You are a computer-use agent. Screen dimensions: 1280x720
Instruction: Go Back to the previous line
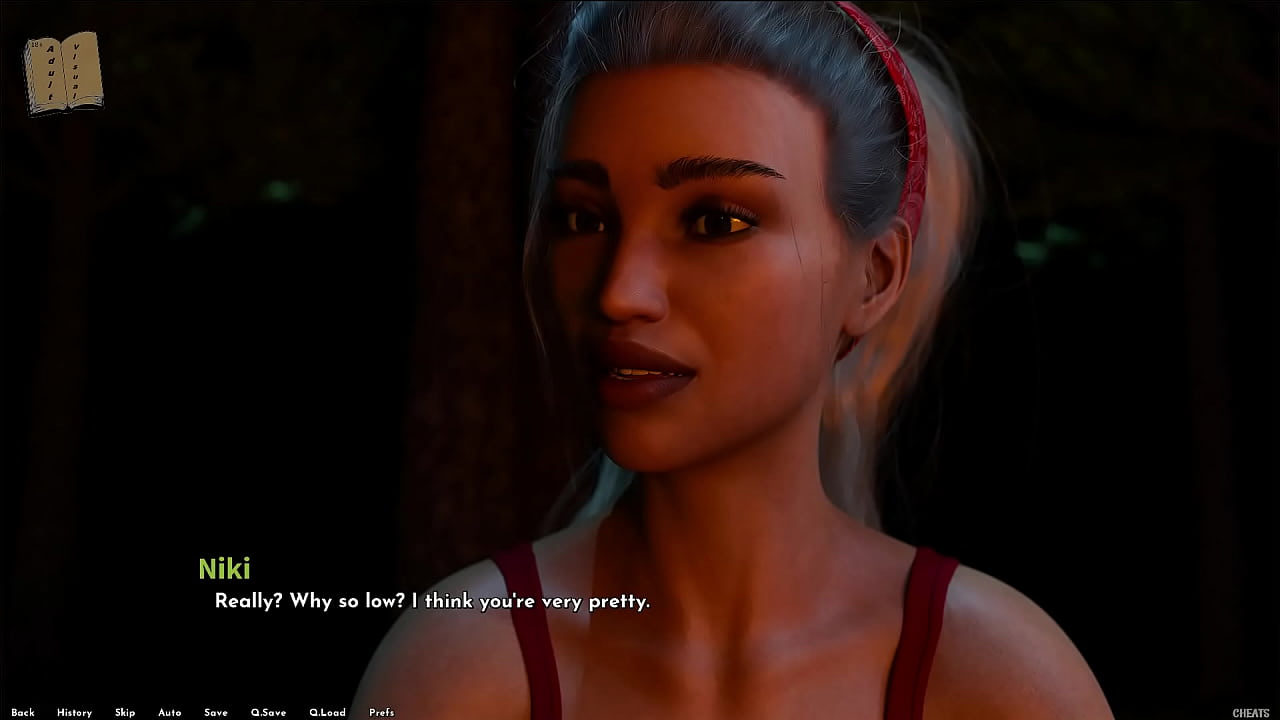pyautogui.click(x=23, y=713)
